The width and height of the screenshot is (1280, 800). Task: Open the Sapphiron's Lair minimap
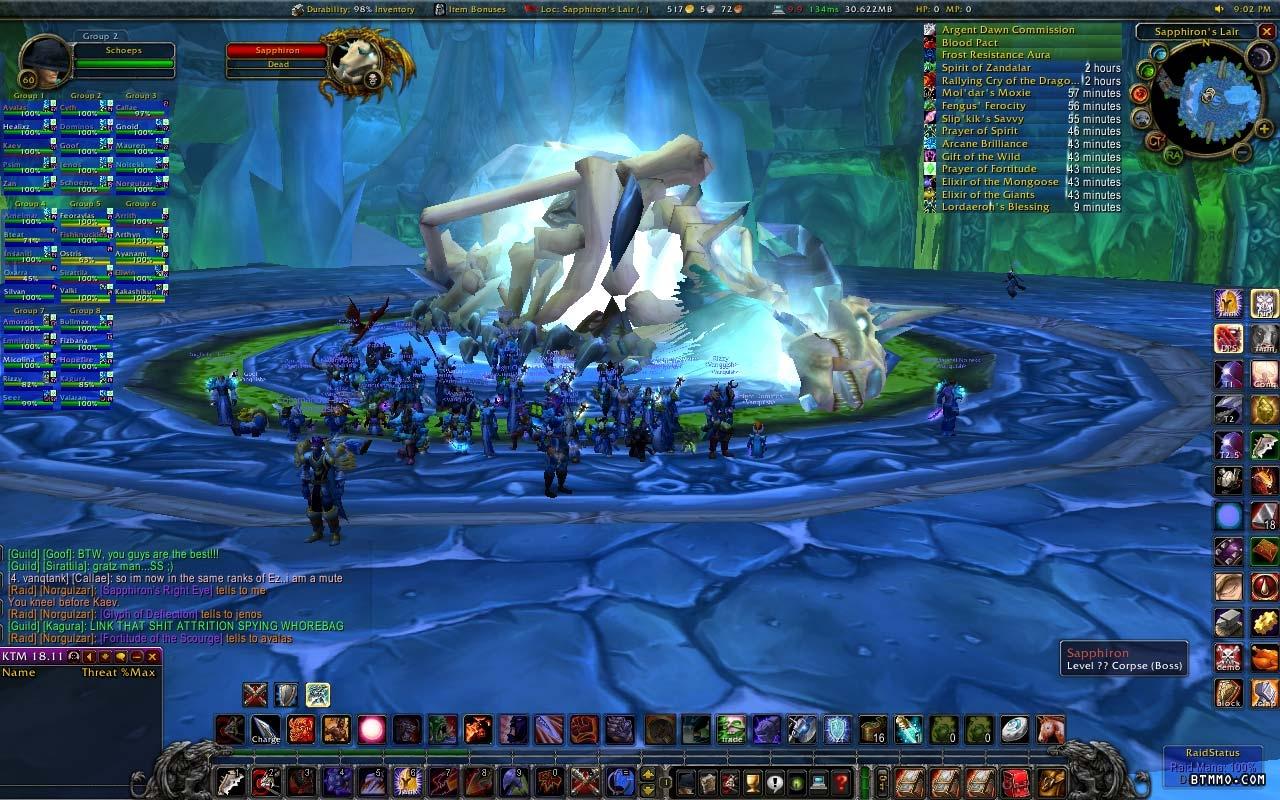(1207, 98)
